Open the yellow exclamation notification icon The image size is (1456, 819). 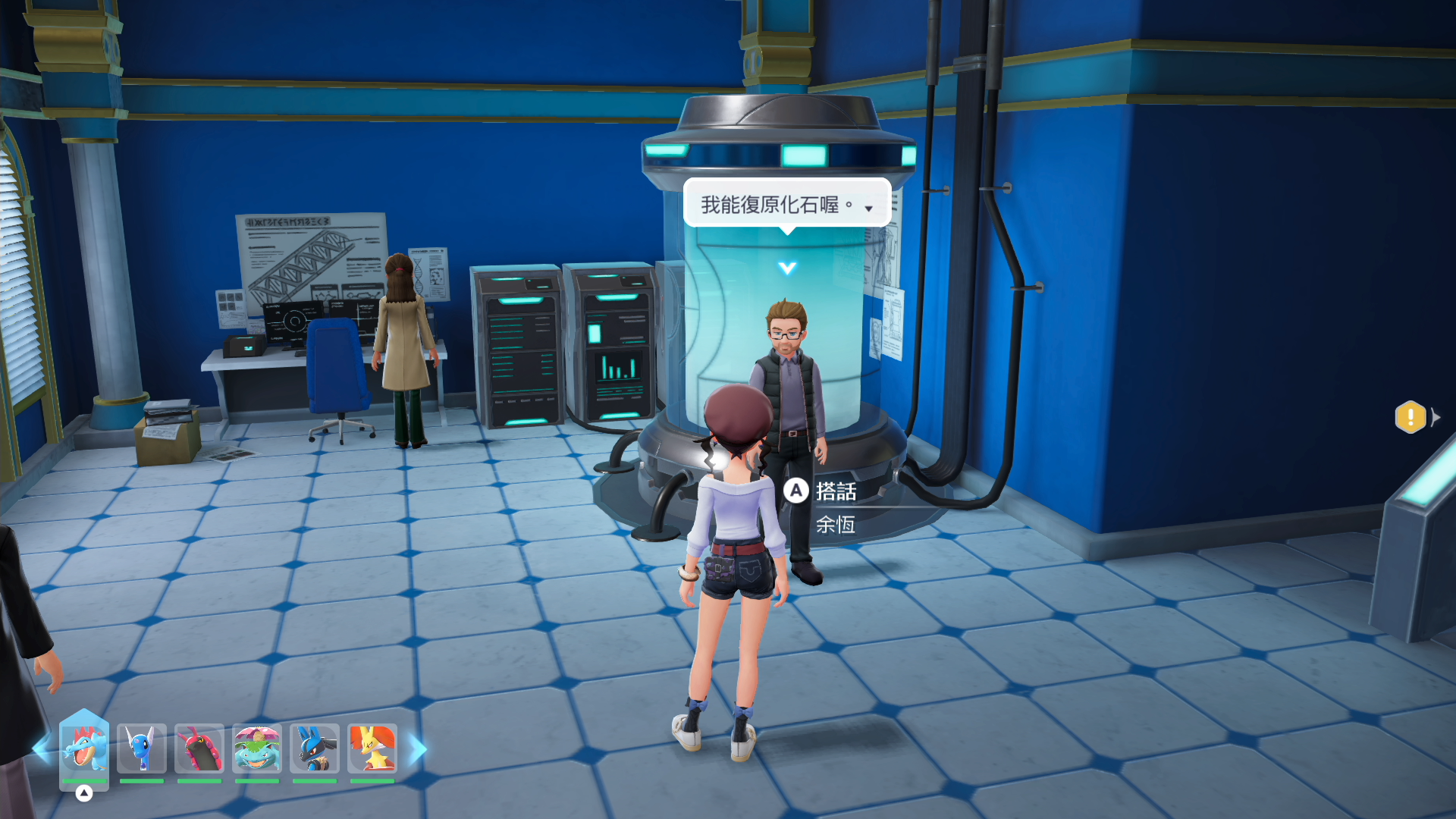[x=1410, y=417]
